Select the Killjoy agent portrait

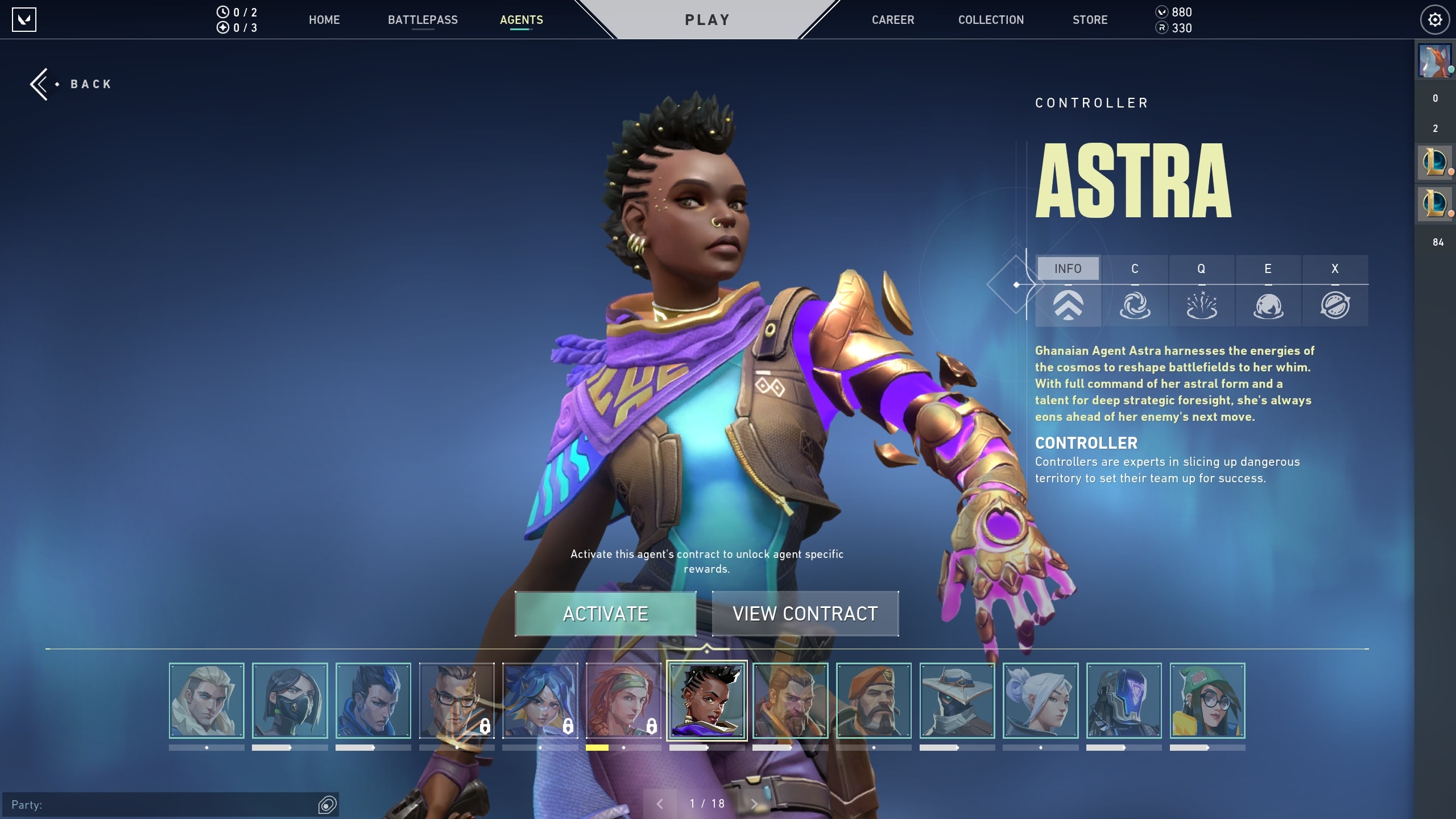click(x=1207, y=701)
